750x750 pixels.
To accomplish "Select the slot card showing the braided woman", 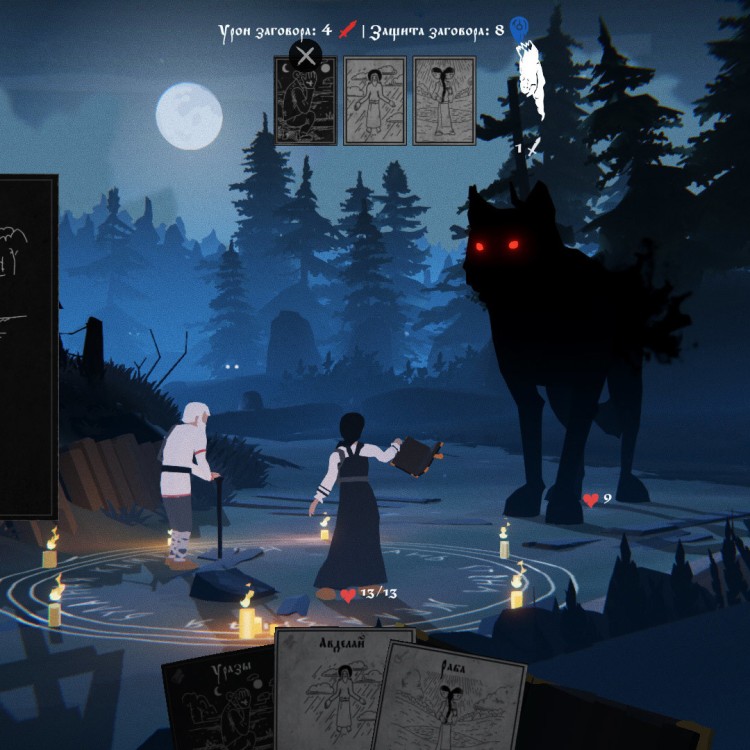I will [444, 100].
